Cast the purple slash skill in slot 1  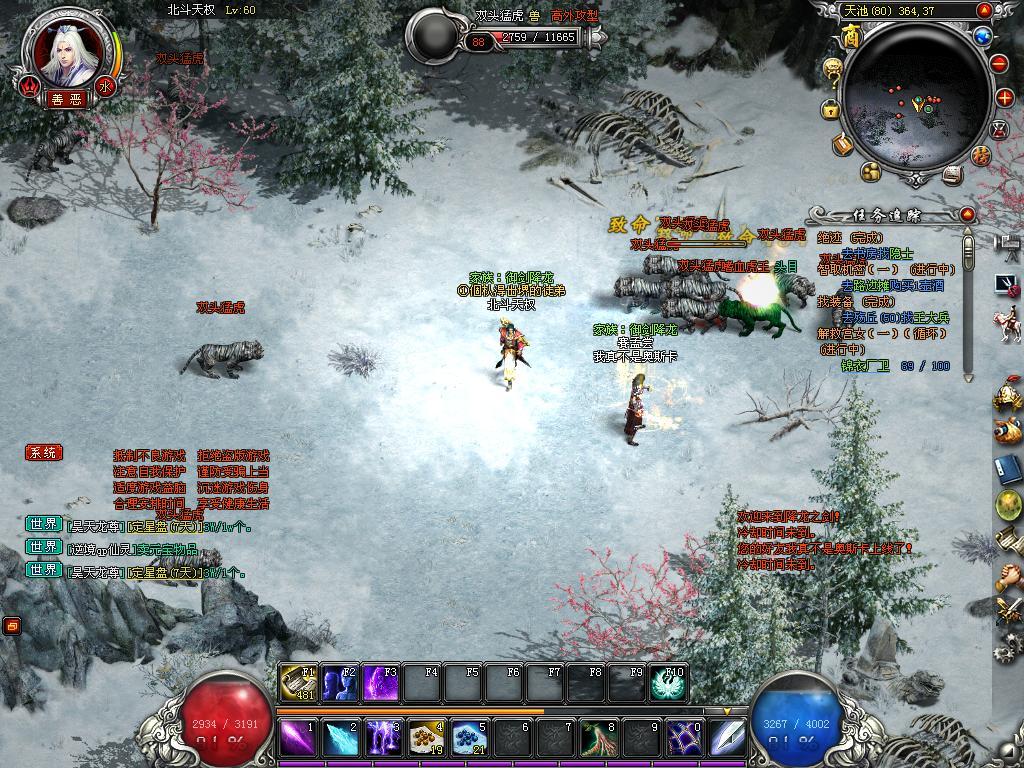(x=297, y=739)
